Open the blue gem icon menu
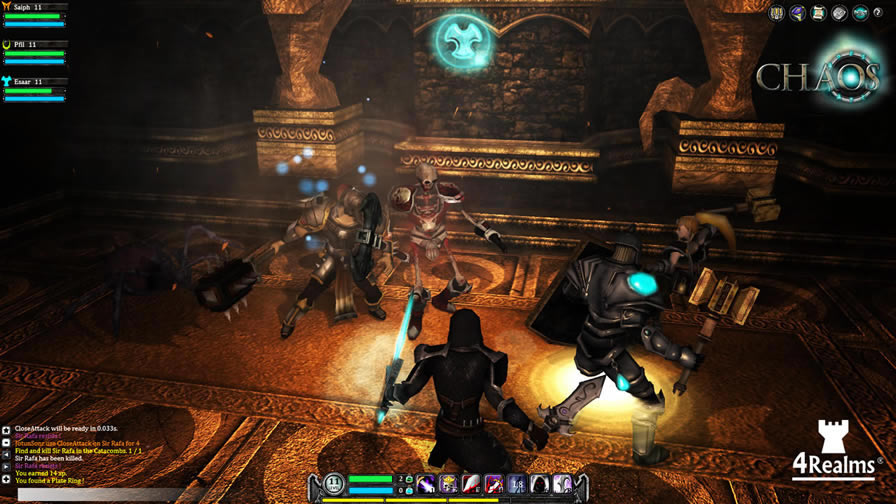Image resolution: width=896 pixels, height=504 pixels. [798, 13]
